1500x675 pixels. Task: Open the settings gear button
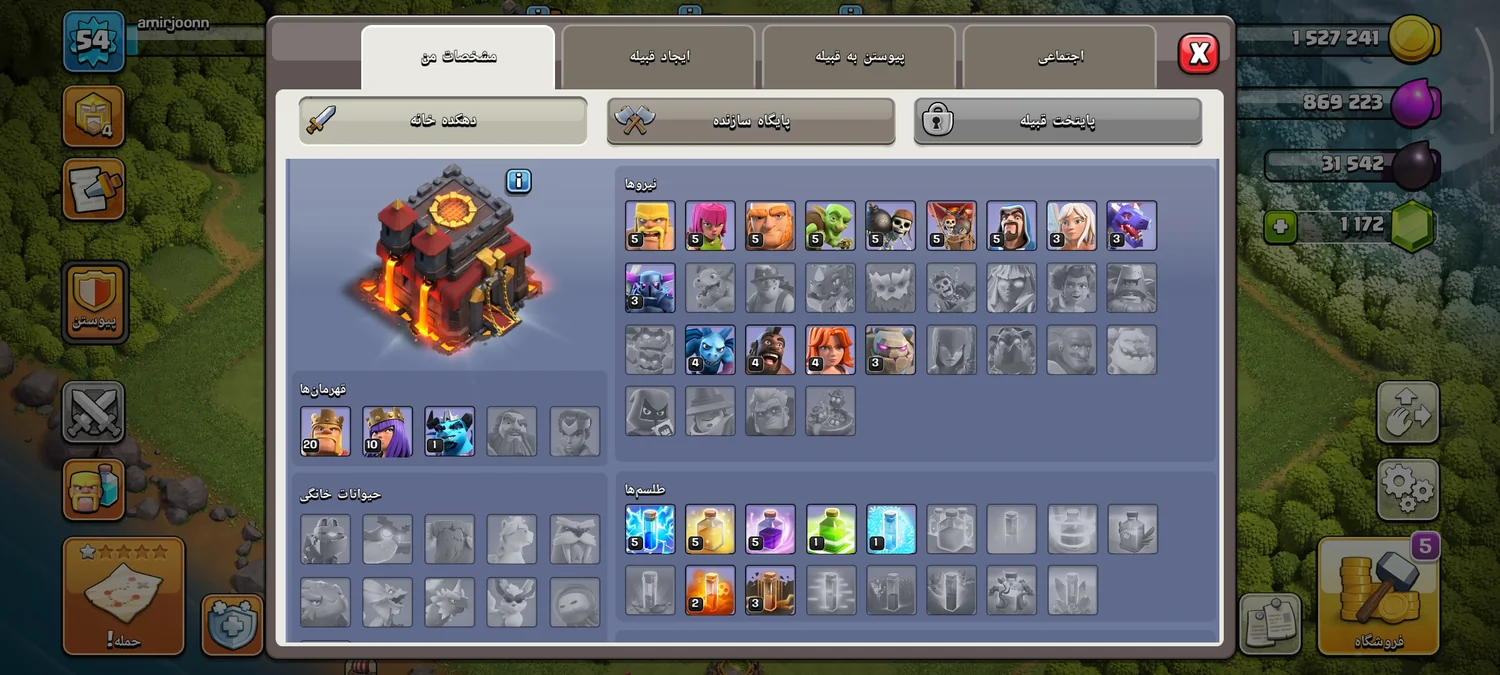[1407, 489]
